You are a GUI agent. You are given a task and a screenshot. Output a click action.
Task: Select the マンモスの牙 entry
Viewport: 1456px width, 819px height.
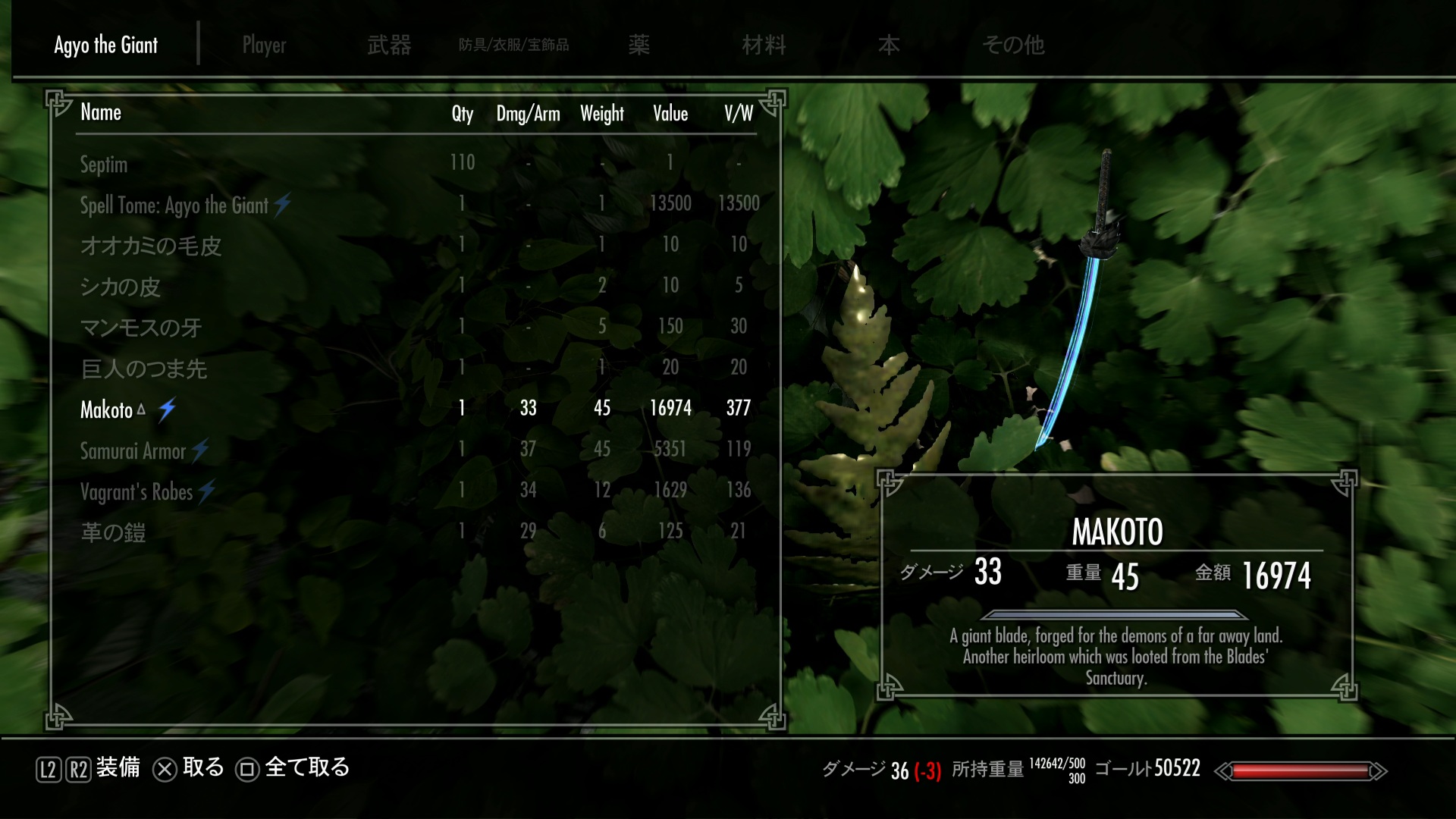click(x=141, y=328)
